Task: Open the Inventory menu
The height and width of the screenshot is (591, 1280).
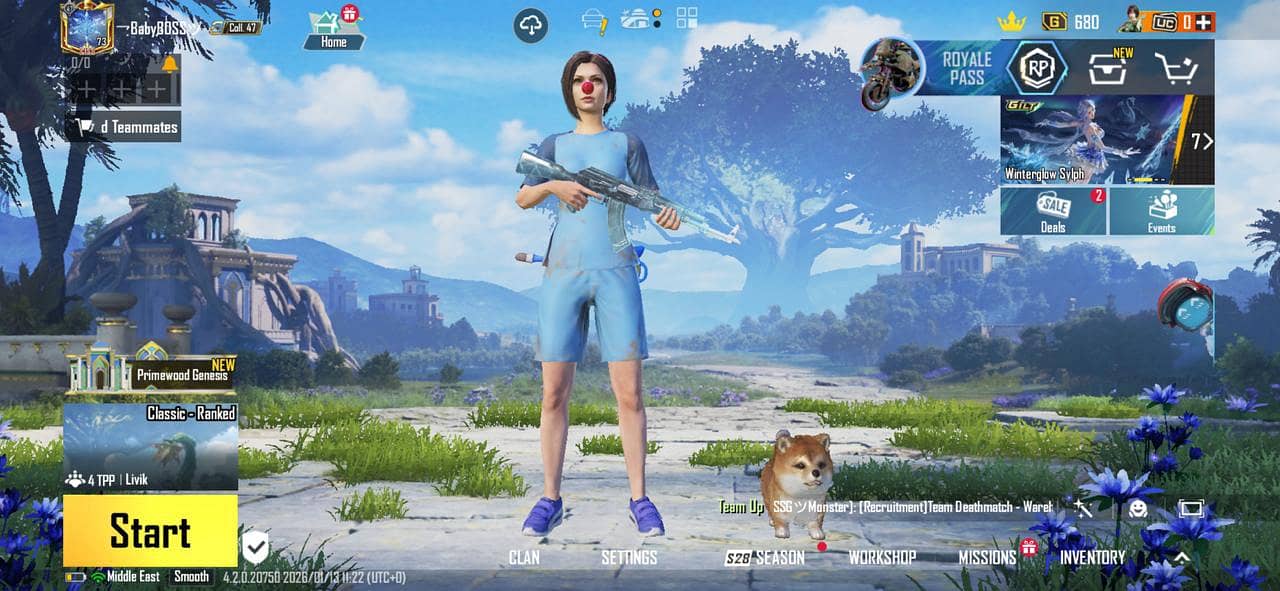Action: pyautogui.click(x=1092, y=558)
